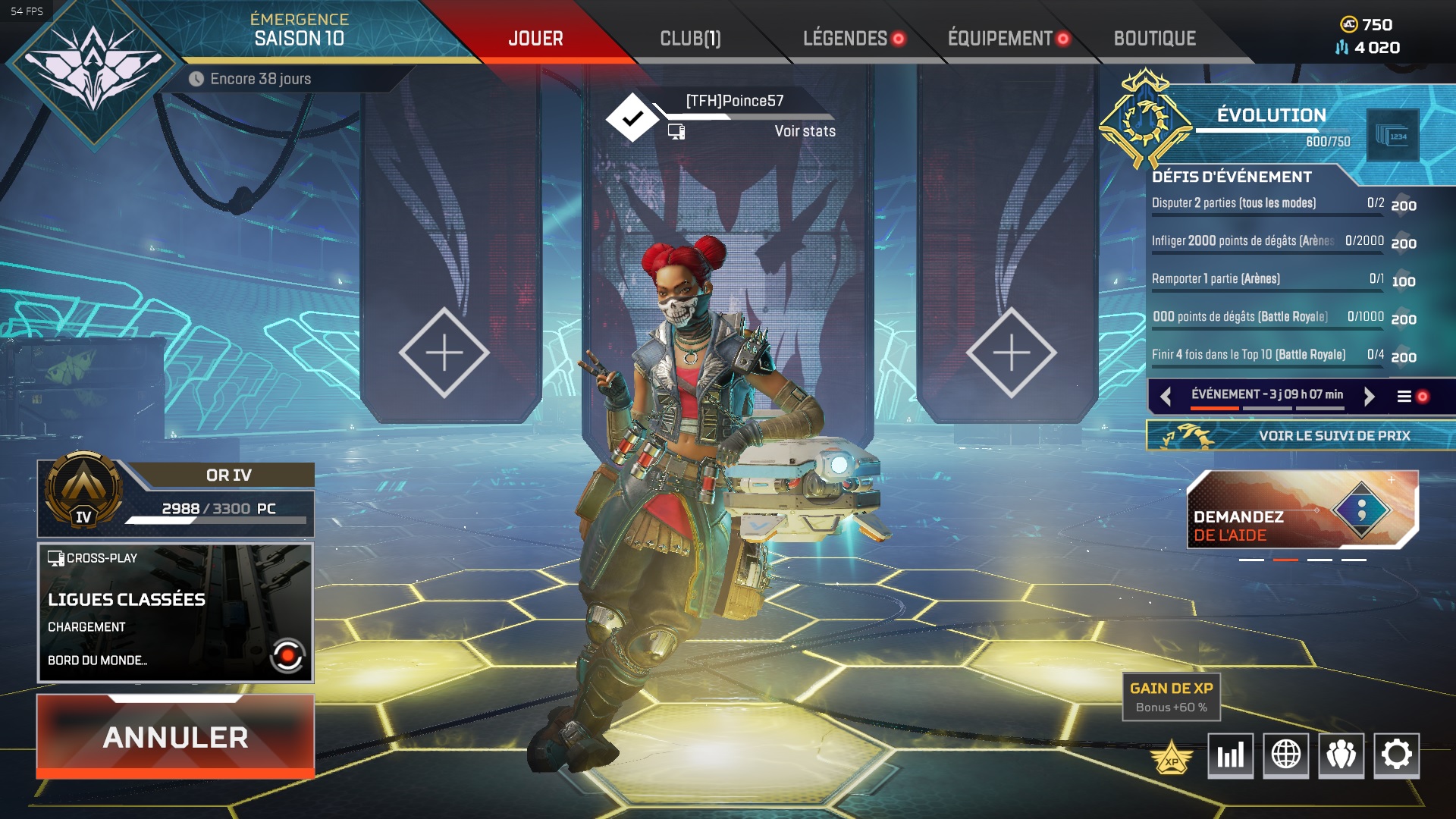Open the settings gear icon
The width and height of the screenshot is (1456, 819).
[x=1396, y=755]
